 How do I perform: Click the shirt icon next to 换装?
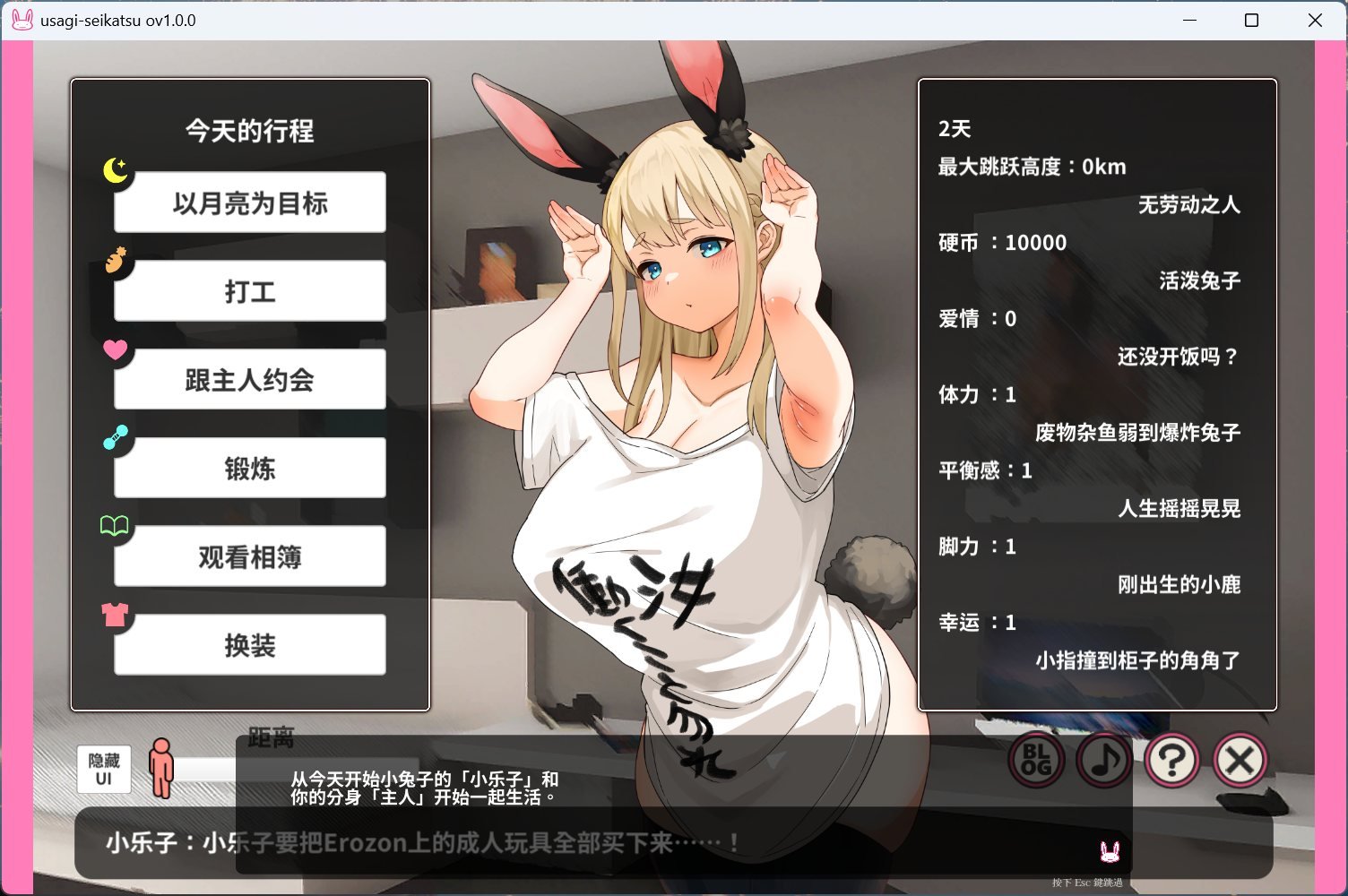(115, 615)
